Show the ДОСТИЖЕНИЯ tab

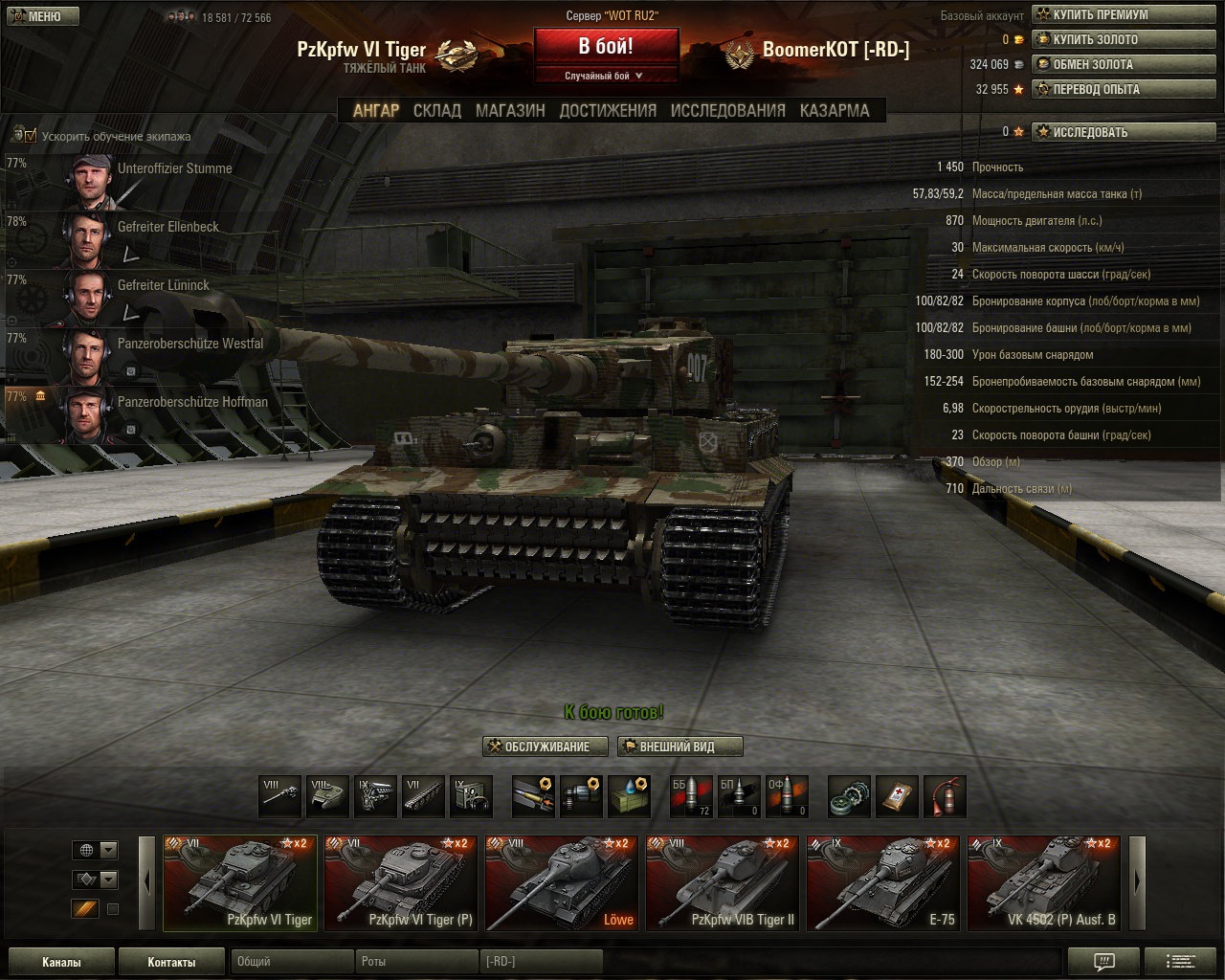(x=608, y=110)
